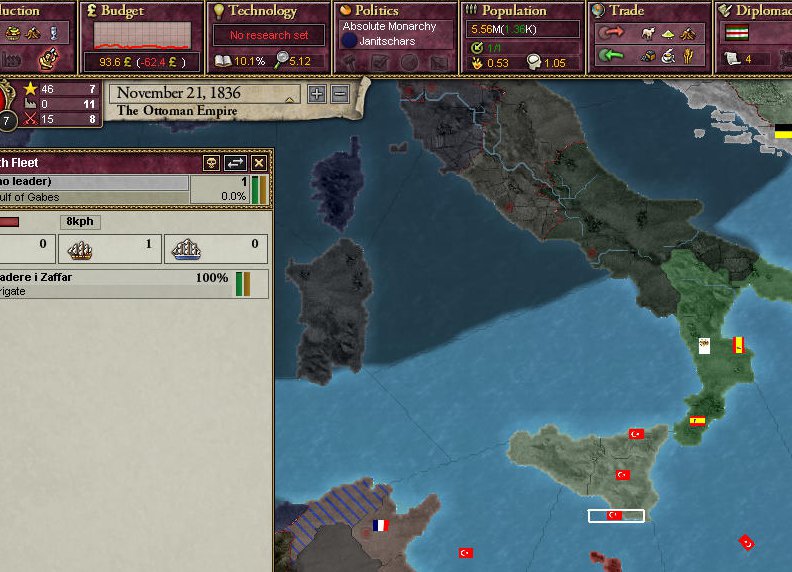Increase game speed with the plus button
The width and height of the screenshot is (792, 572).
(317, 94)
